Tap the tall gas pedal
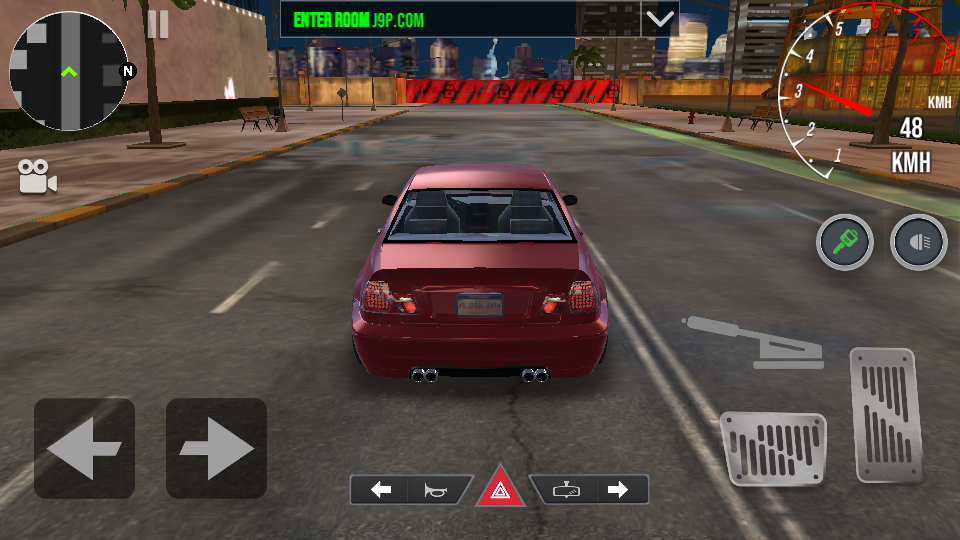This screenshot has height=540, width=960. (884, 413)
